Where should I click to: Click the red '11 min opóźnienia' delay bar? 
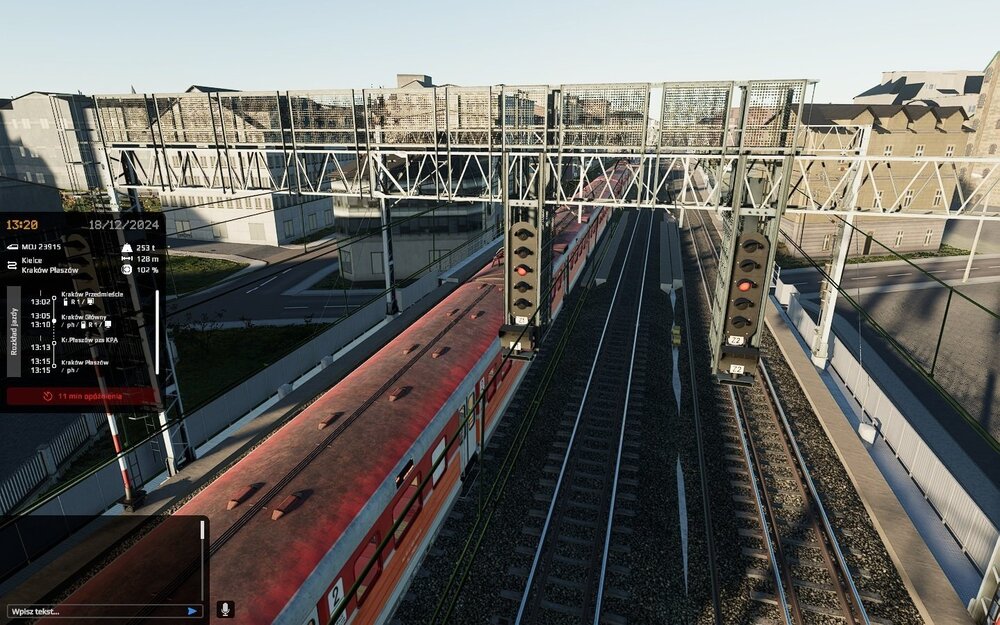click(82, 396)
